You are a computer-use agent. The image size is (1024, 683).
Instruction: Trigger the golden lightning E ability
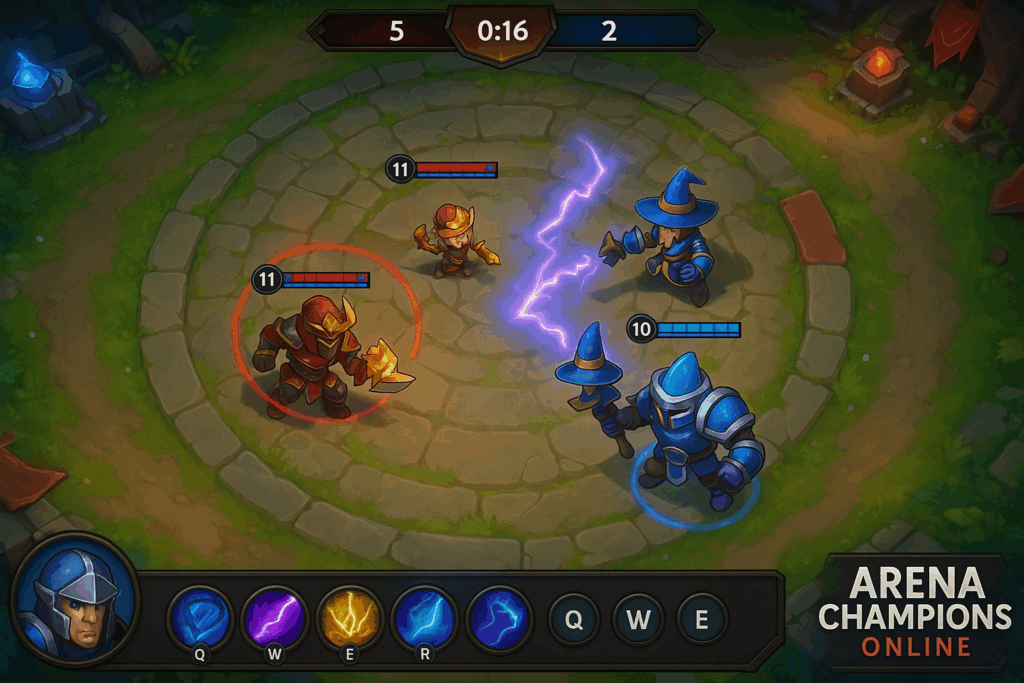[x=350, y=616]
